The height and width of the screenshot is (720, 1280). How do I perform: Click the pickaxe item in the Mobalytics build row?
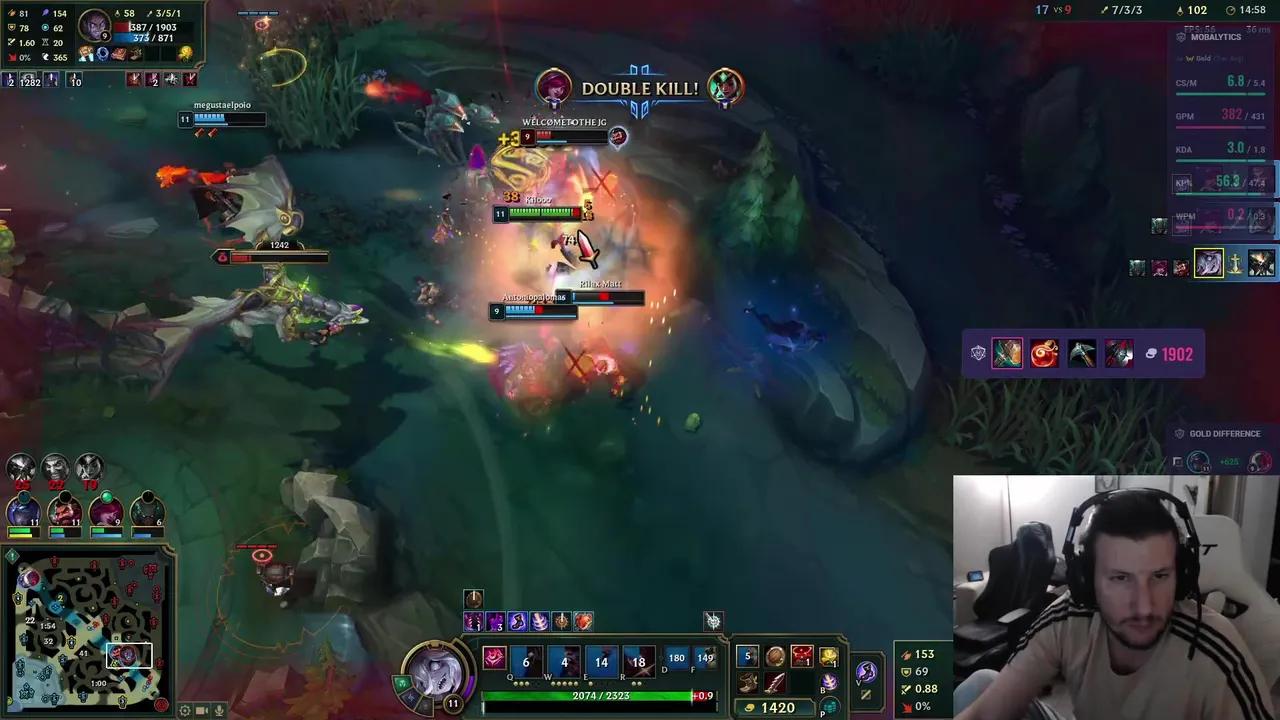[x=1082, y=353]
